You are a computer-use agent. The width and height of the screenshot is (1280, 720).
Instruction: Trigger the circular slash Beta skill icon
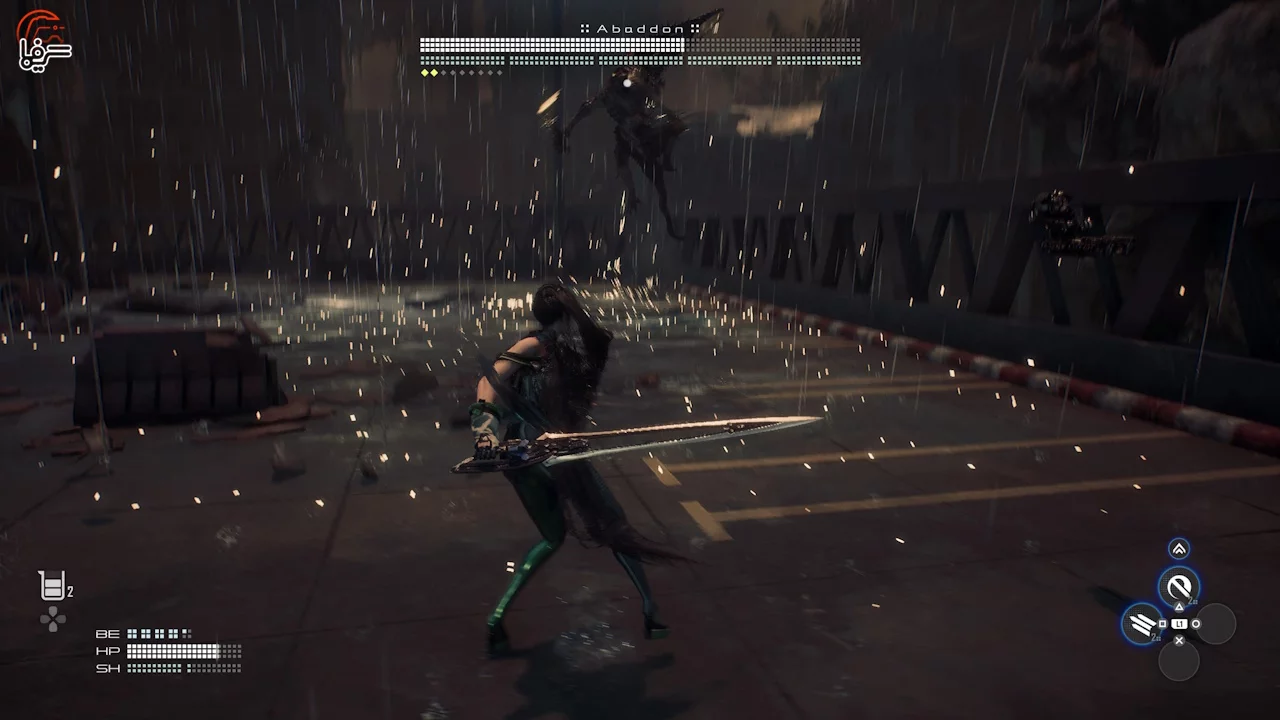point(1178,586)
